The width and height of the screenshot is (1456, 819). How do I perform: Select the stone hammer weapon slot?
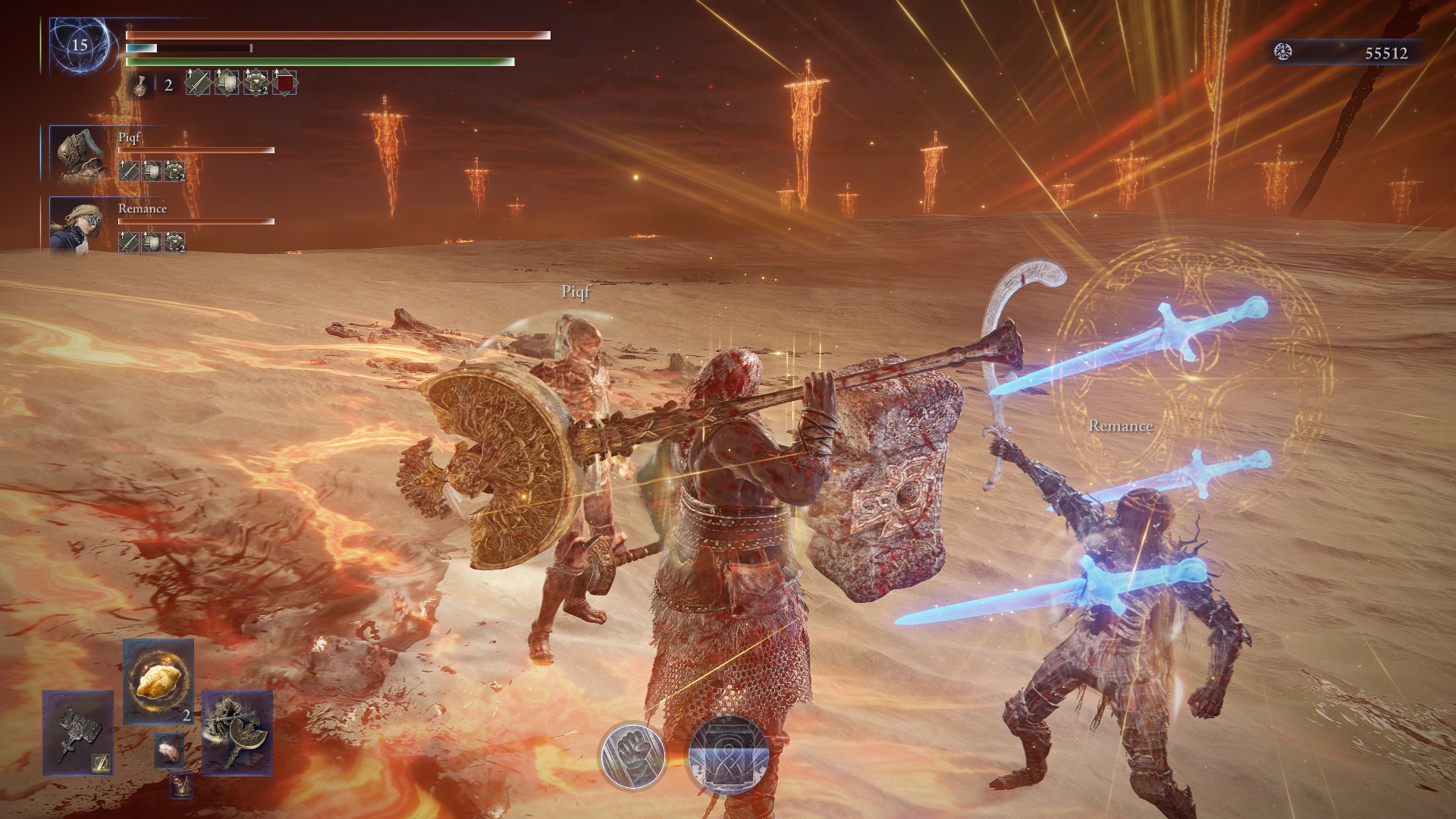(77, 733)
